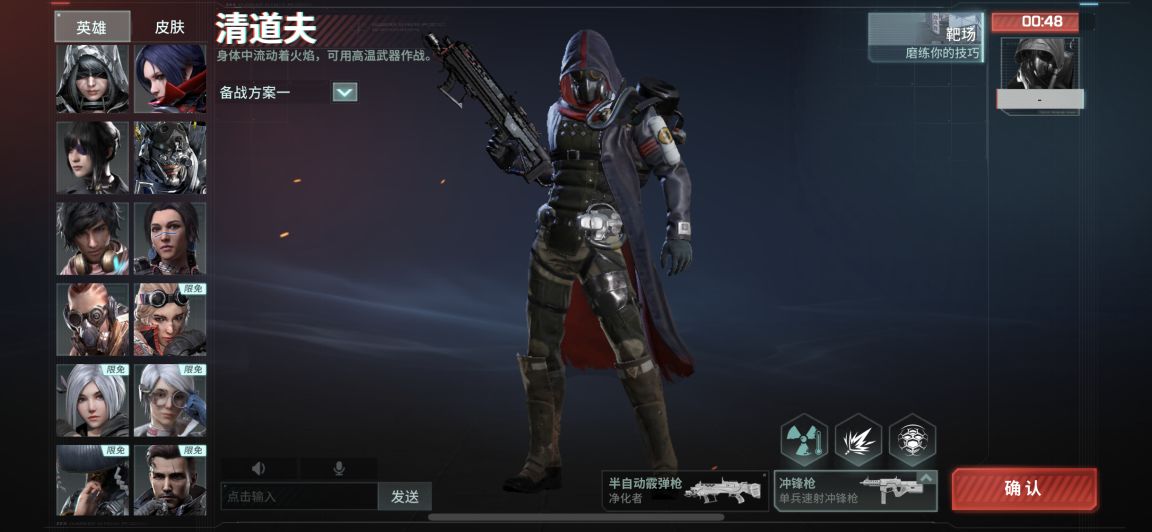Select the explosion burst skill icon
This screenshot has height=532, width=1152.
(x=858, y=440)
